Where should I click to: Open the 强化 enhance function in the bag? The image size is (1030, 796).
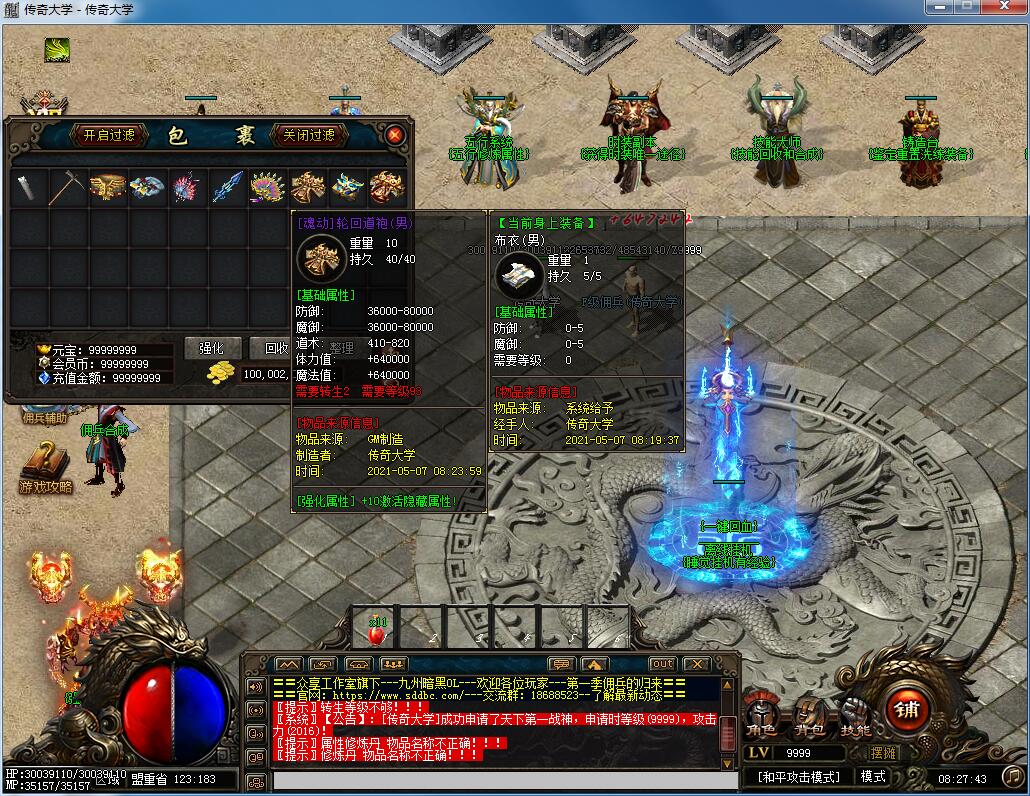(x=212, y=348)
